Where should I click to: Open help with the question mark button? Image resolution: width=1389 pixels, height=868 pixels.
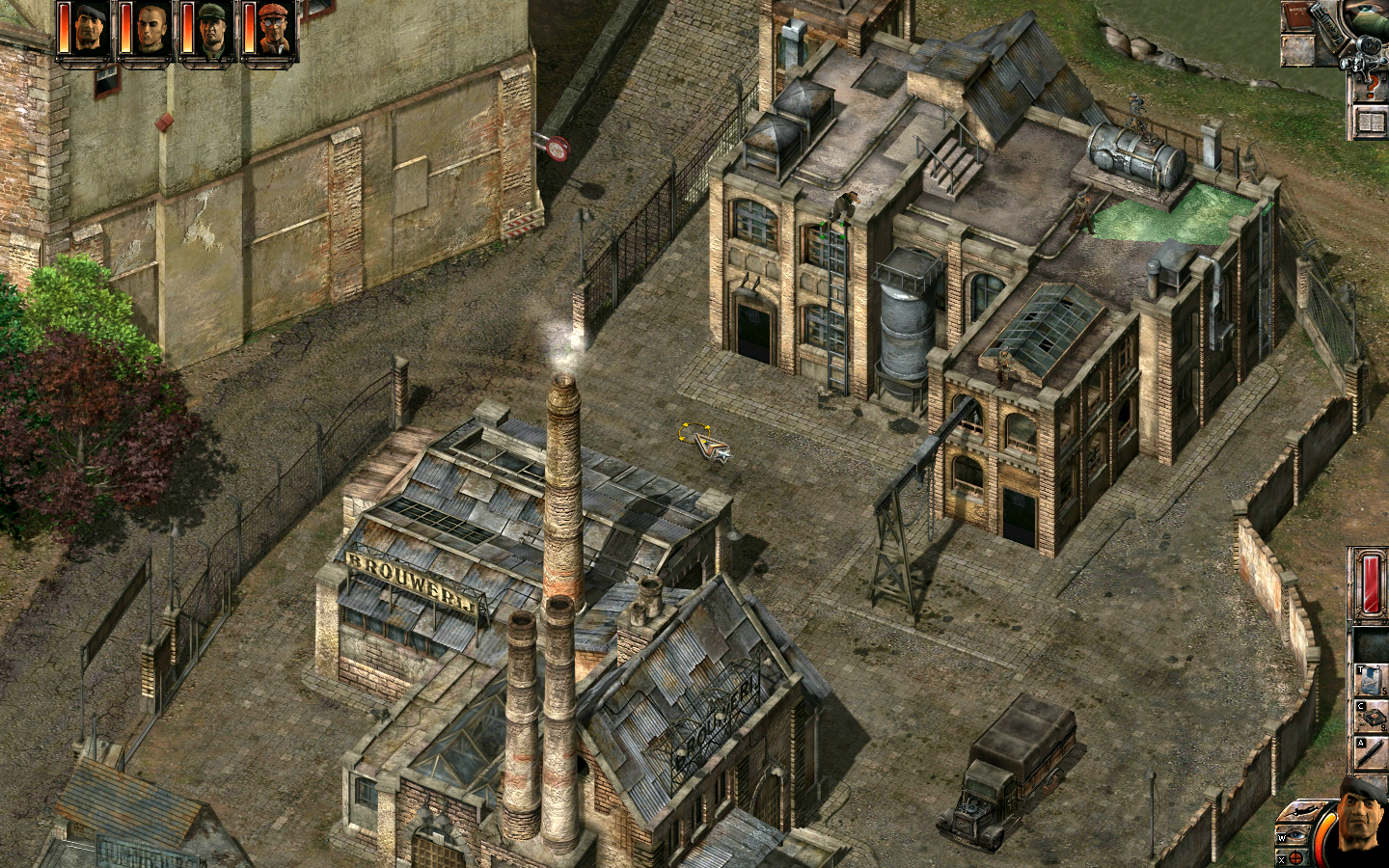click(1370, 89)
